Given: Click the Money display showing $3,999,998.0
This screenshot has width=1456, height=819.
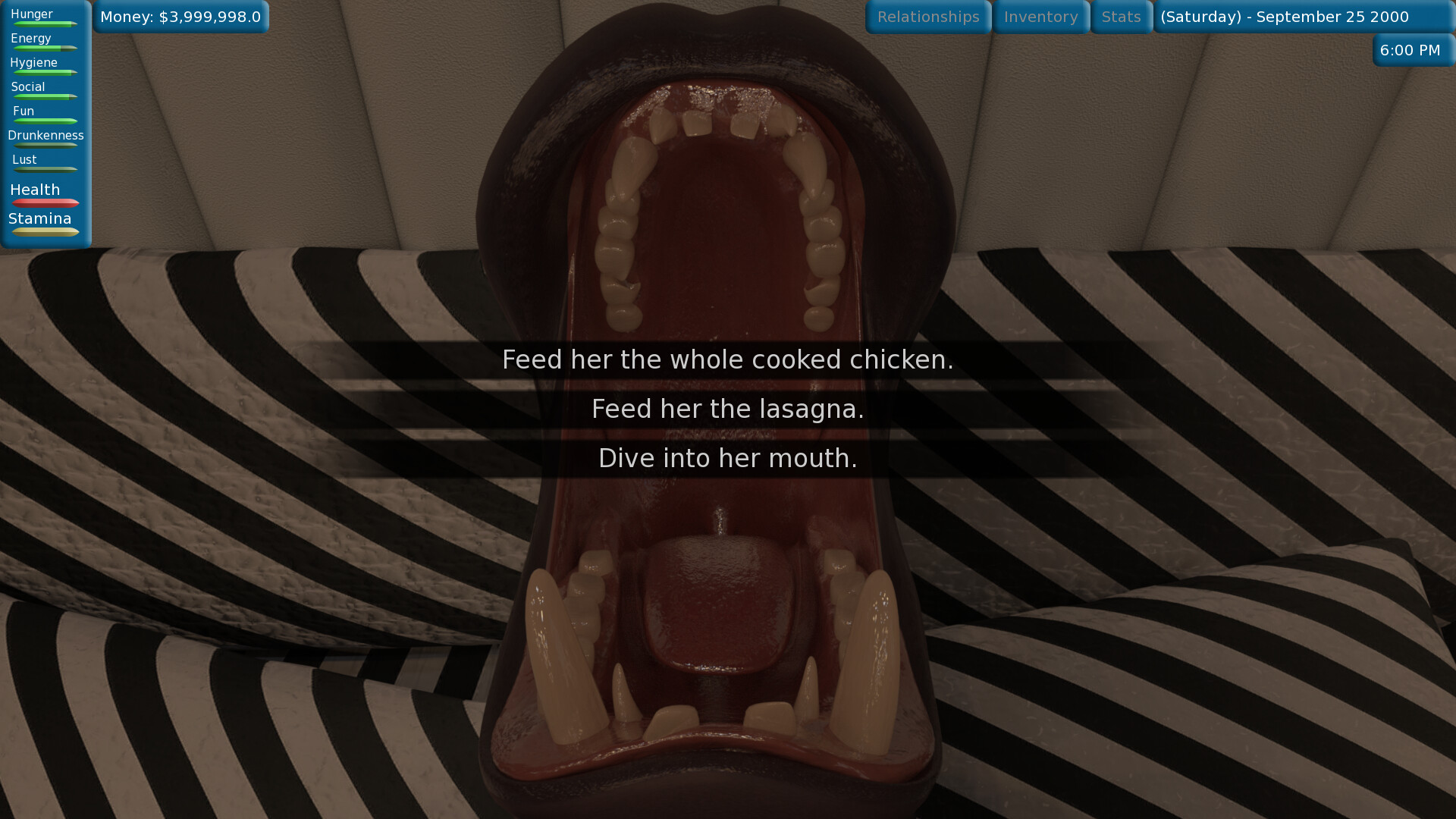Looking at the screenshot, I should click(x=181, y=15).
